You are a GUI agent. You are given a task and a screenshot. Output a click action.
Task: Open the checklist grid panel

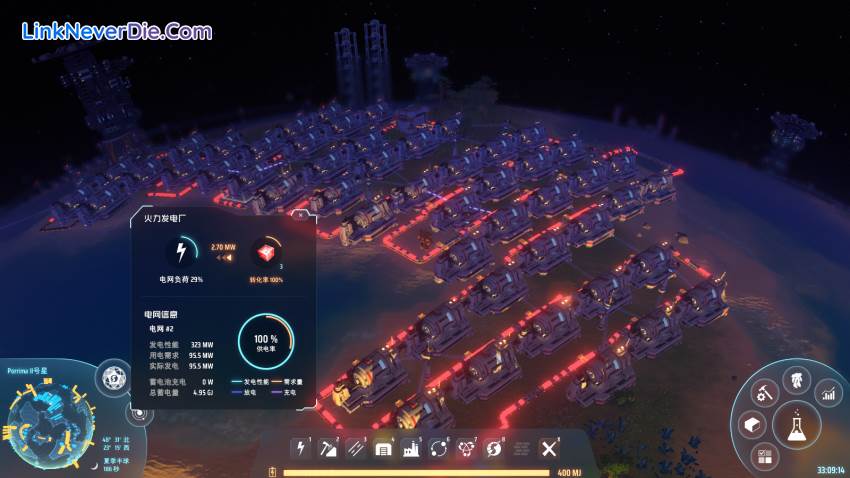pyautogui.click(x=765, y=456)
